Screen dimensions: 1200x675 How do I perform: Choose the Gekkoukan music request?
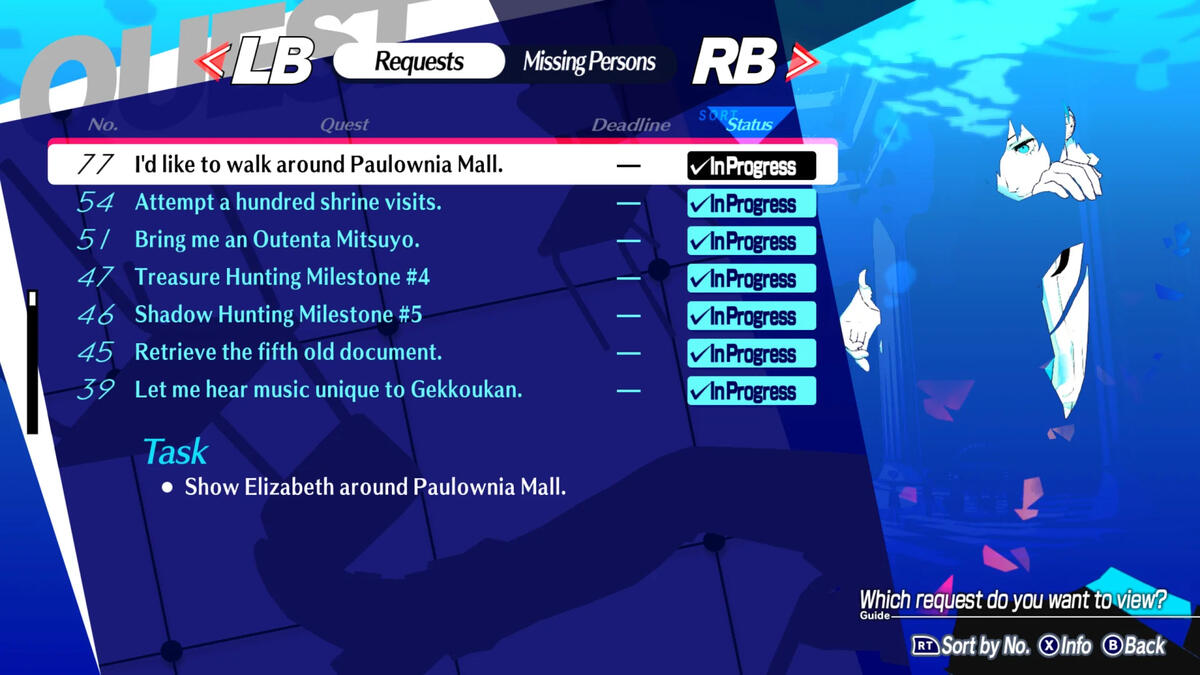click(328, 390)
